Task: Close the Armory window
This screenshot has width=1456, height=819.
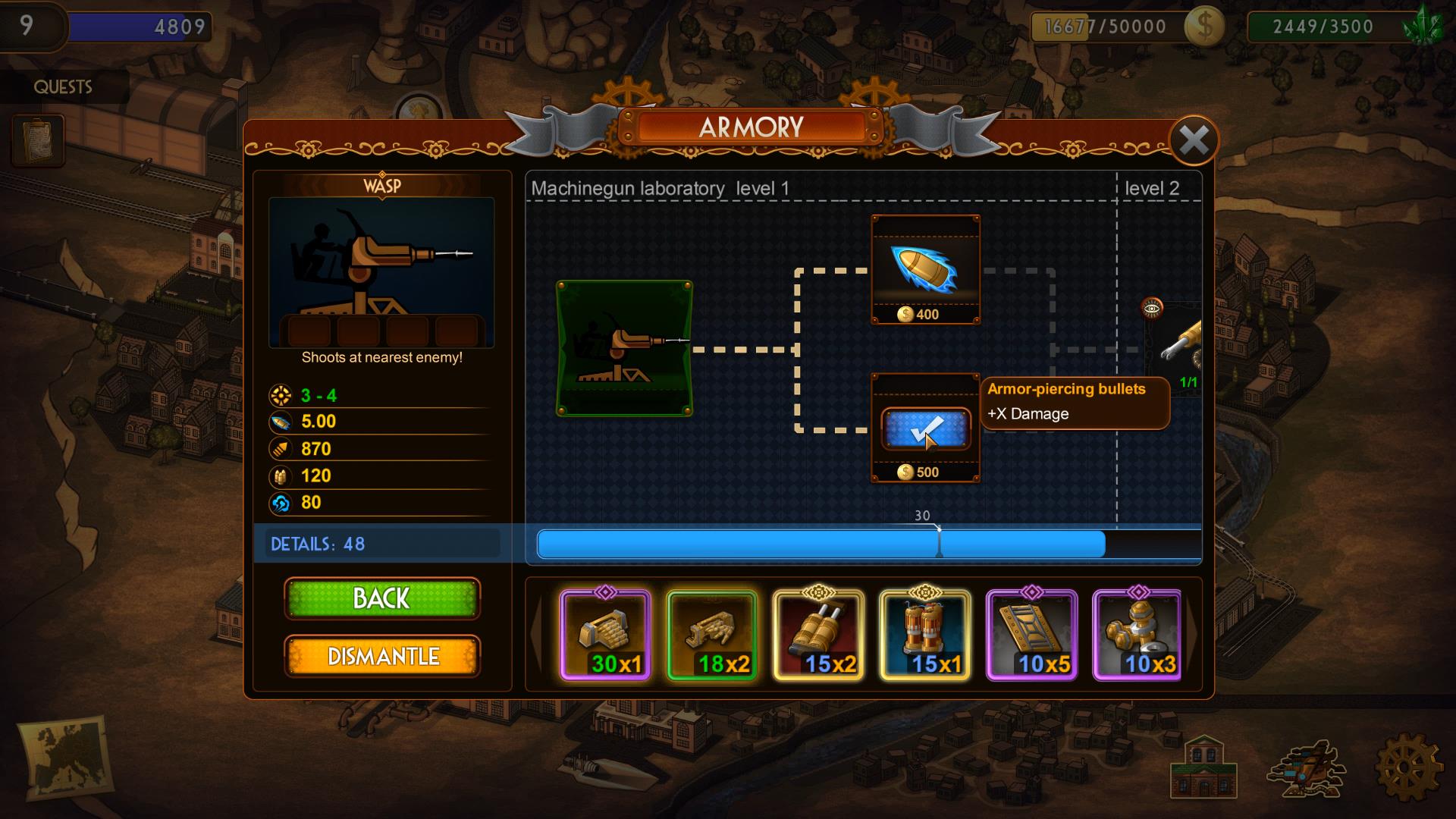Action: (x=1194, y=140)
